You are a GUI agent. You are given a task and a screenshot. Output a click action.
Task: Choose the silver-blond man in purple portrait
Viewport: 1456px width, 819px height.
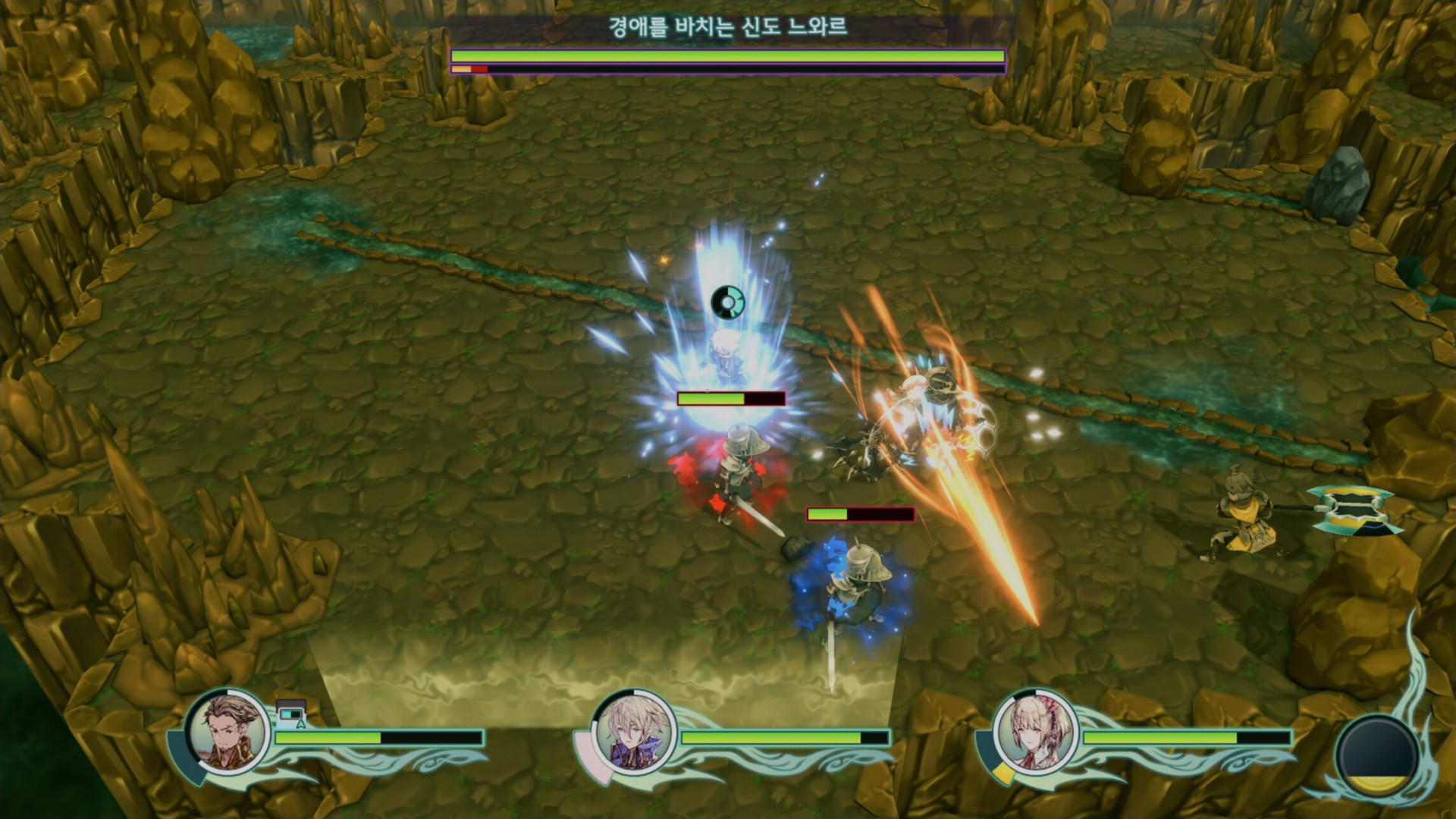tap(634, 733)
